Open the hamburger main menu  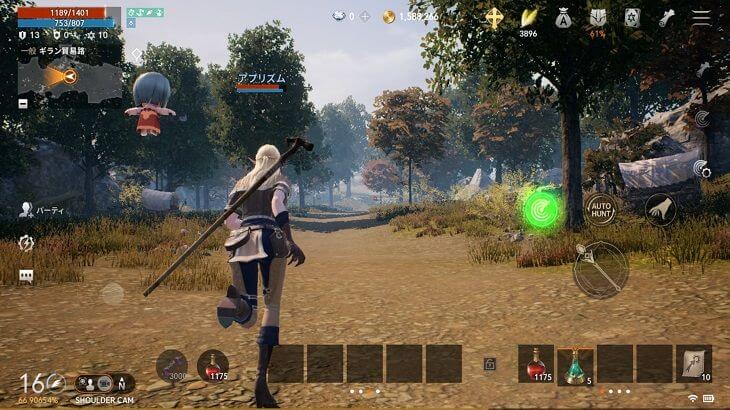(x=702, y=18)
